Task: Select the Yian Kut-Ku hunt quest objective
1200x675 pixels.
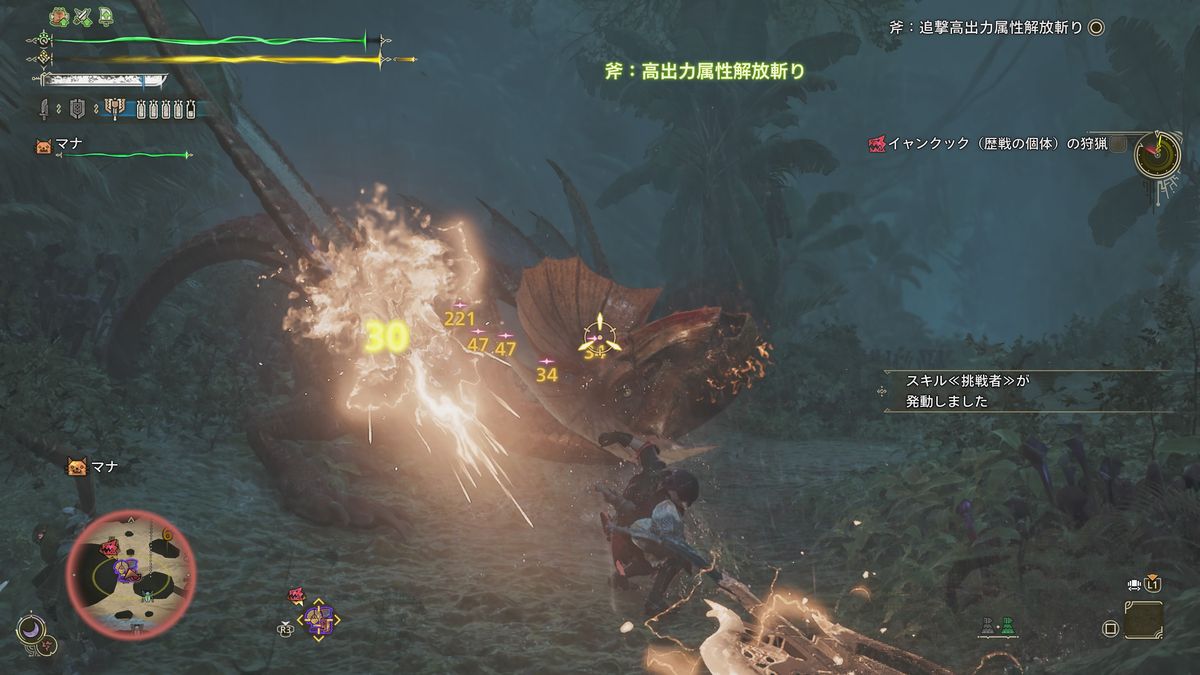Action: click(990, 144)
